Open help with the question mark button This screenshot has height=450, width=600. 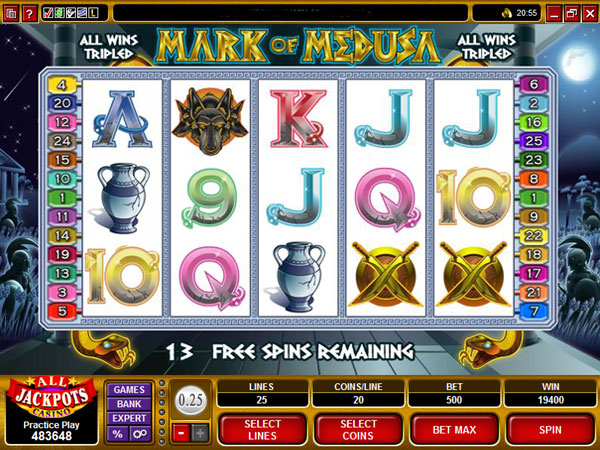(x=29, y=13)
